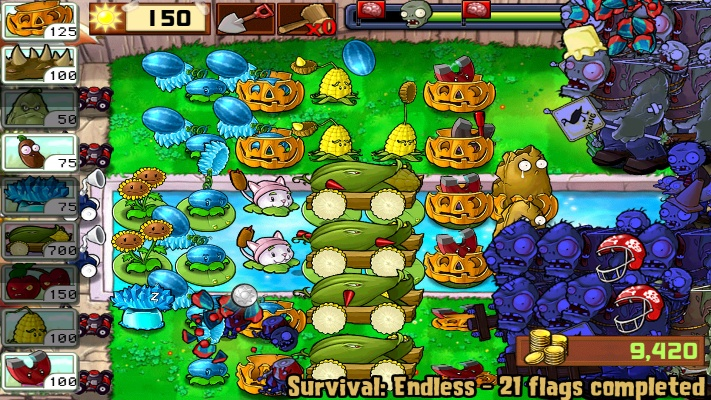Choose the Magnet-shroom seed packet

(x=39, y=369)
